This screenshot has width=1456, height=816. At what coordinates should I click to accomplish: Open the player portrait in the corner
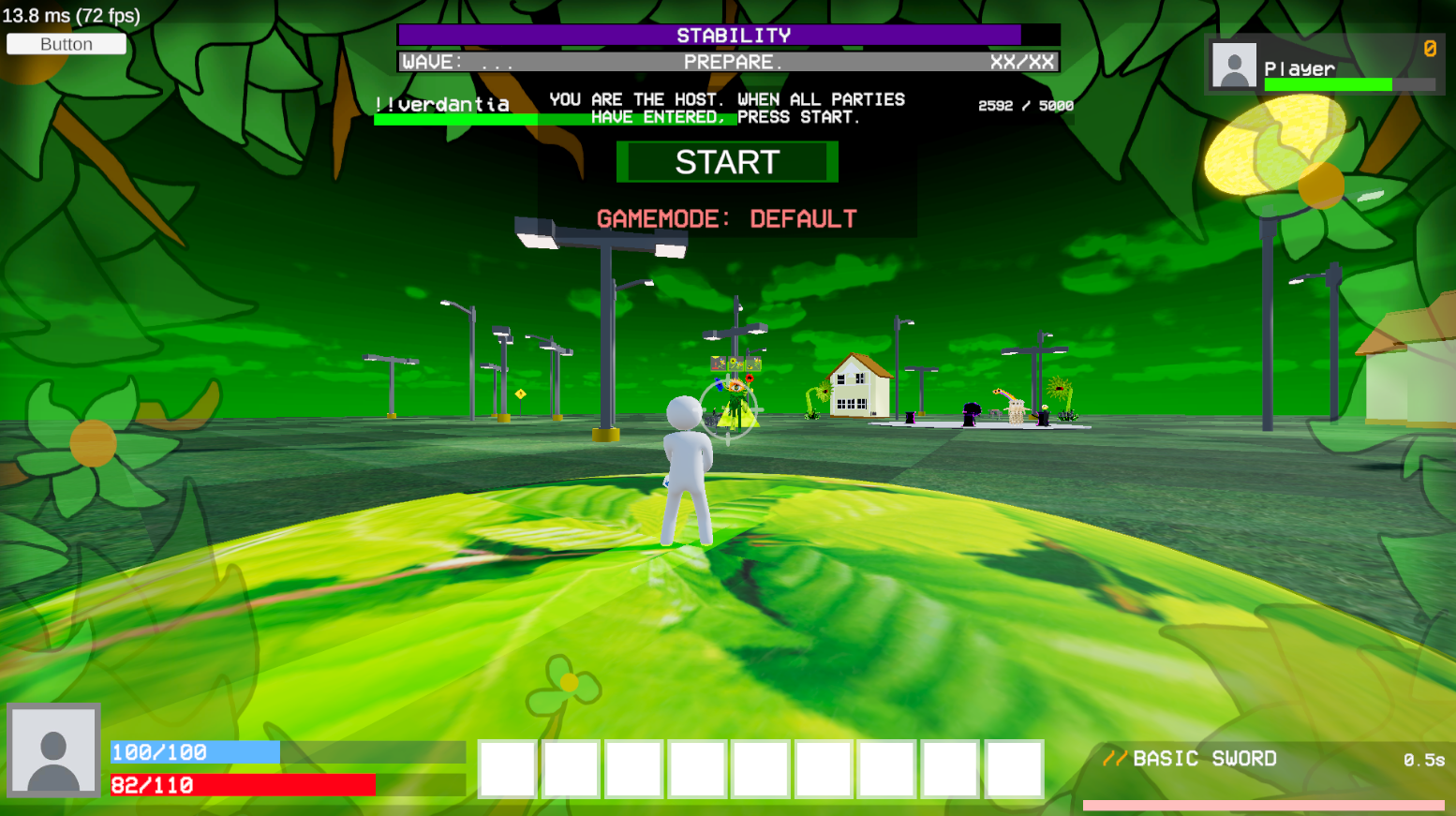pos(53,749)
